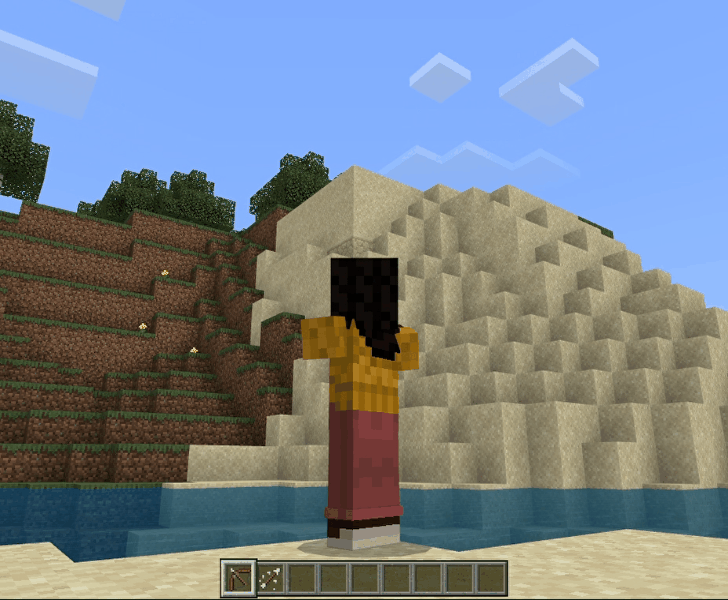Image resolution: width=728 pixels, height=600 pixels.
Task: Select the arrow hotbar slot
Action: click(x=269, y=578)
